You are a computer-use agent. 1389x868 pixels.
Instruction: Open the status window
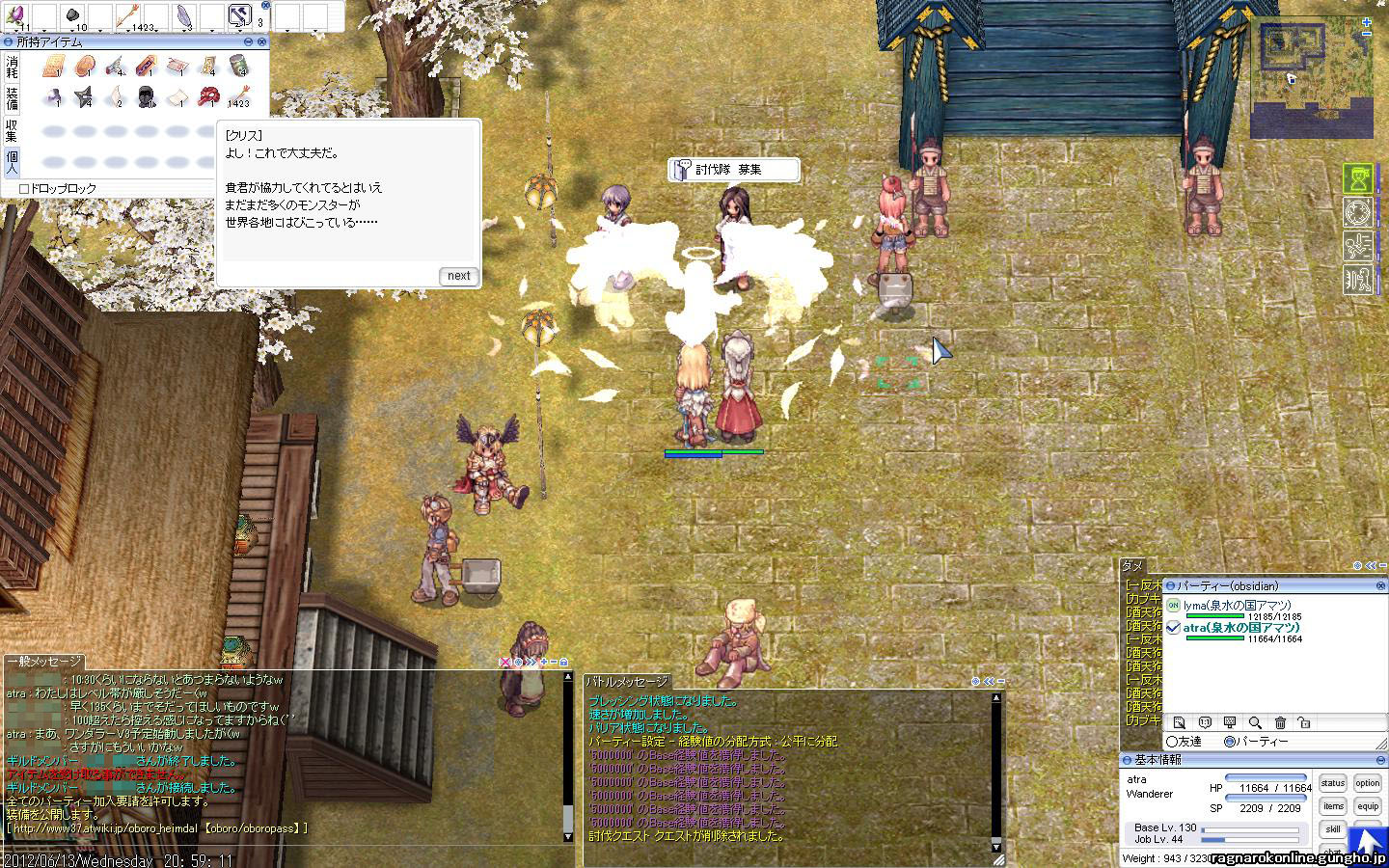1333,784
